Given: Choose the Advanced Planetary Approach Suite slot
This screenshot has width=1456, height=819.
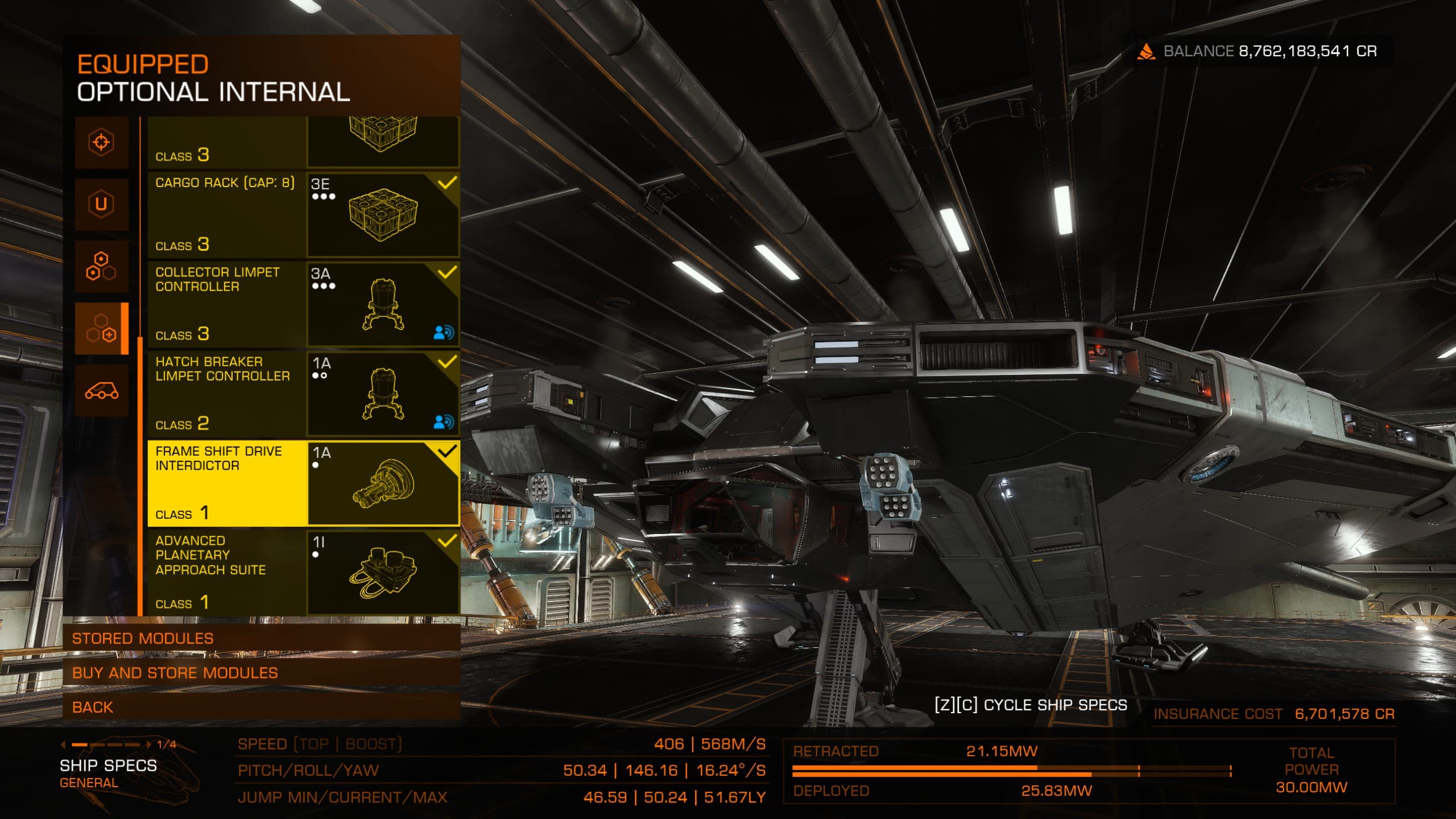Looking at the screenshot, I should click(x=303, y=572).
